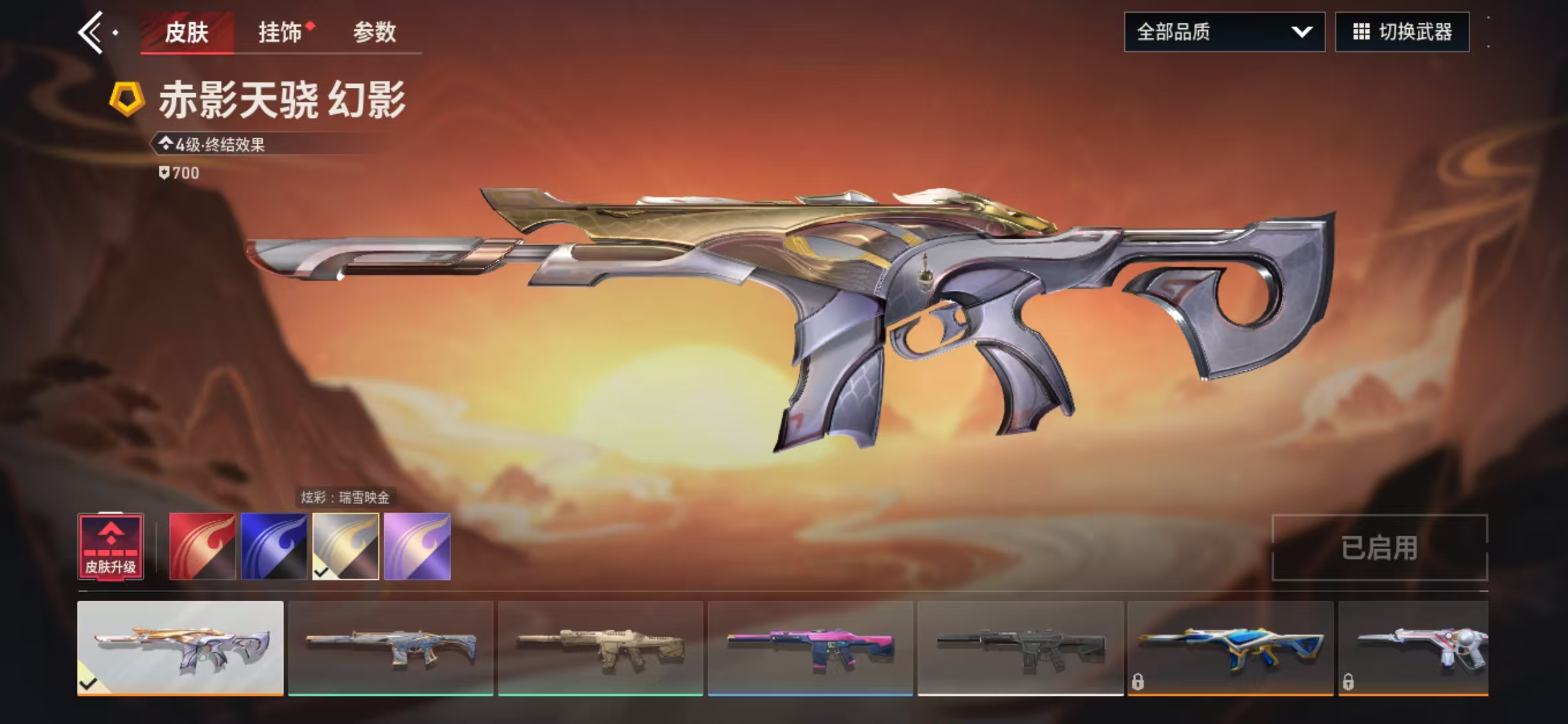Choose the blue color variant

[x=274, y=546]
